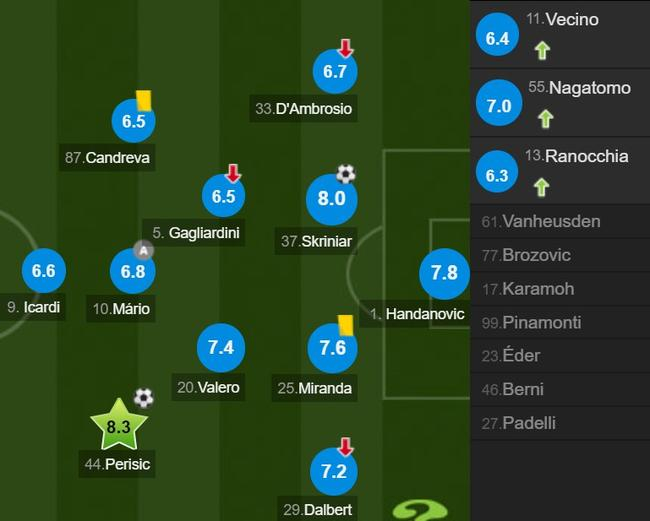This screenshot has height=521, width=650.
Task: Open Handanovic's 7.8 rating bubble
Action: (x=443, y=272)
